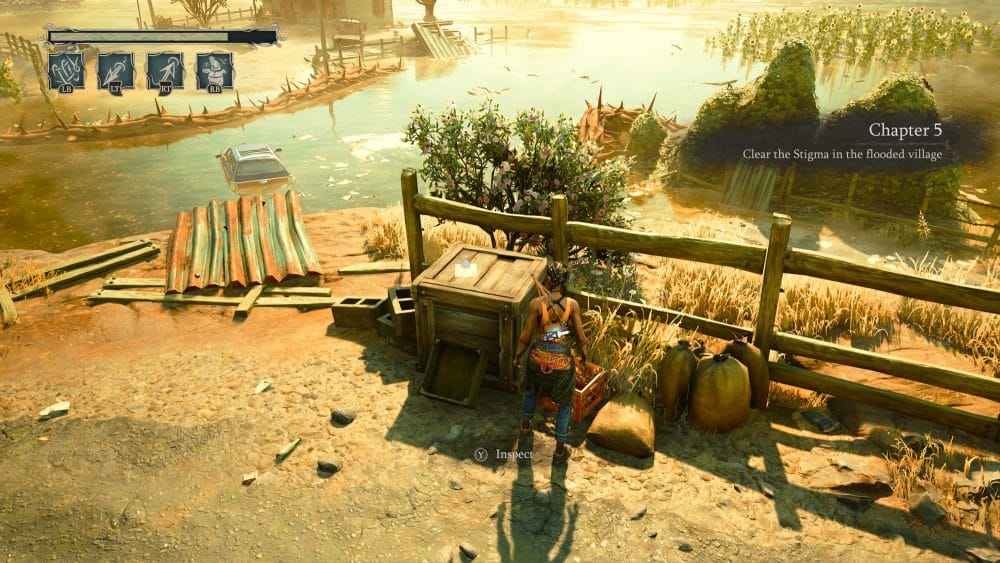Trigger the straw doll ability icon

click(x=214, y=71)
